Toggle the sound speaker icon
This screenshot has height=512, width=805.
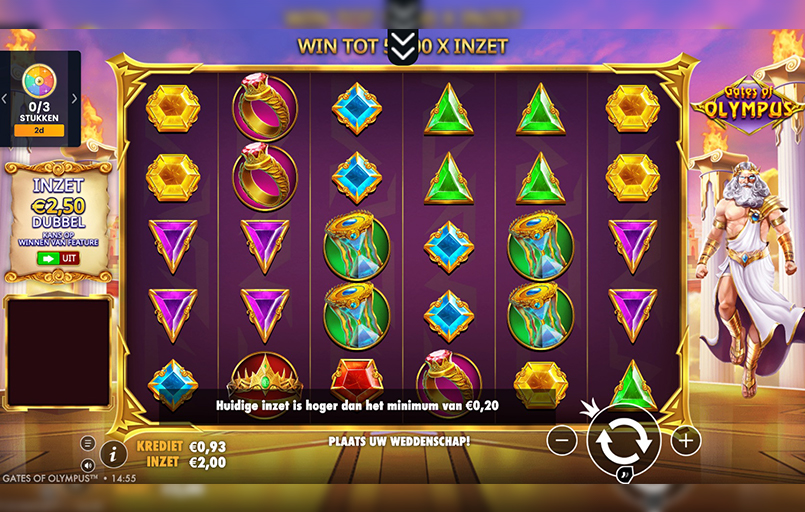click(87, 464)
